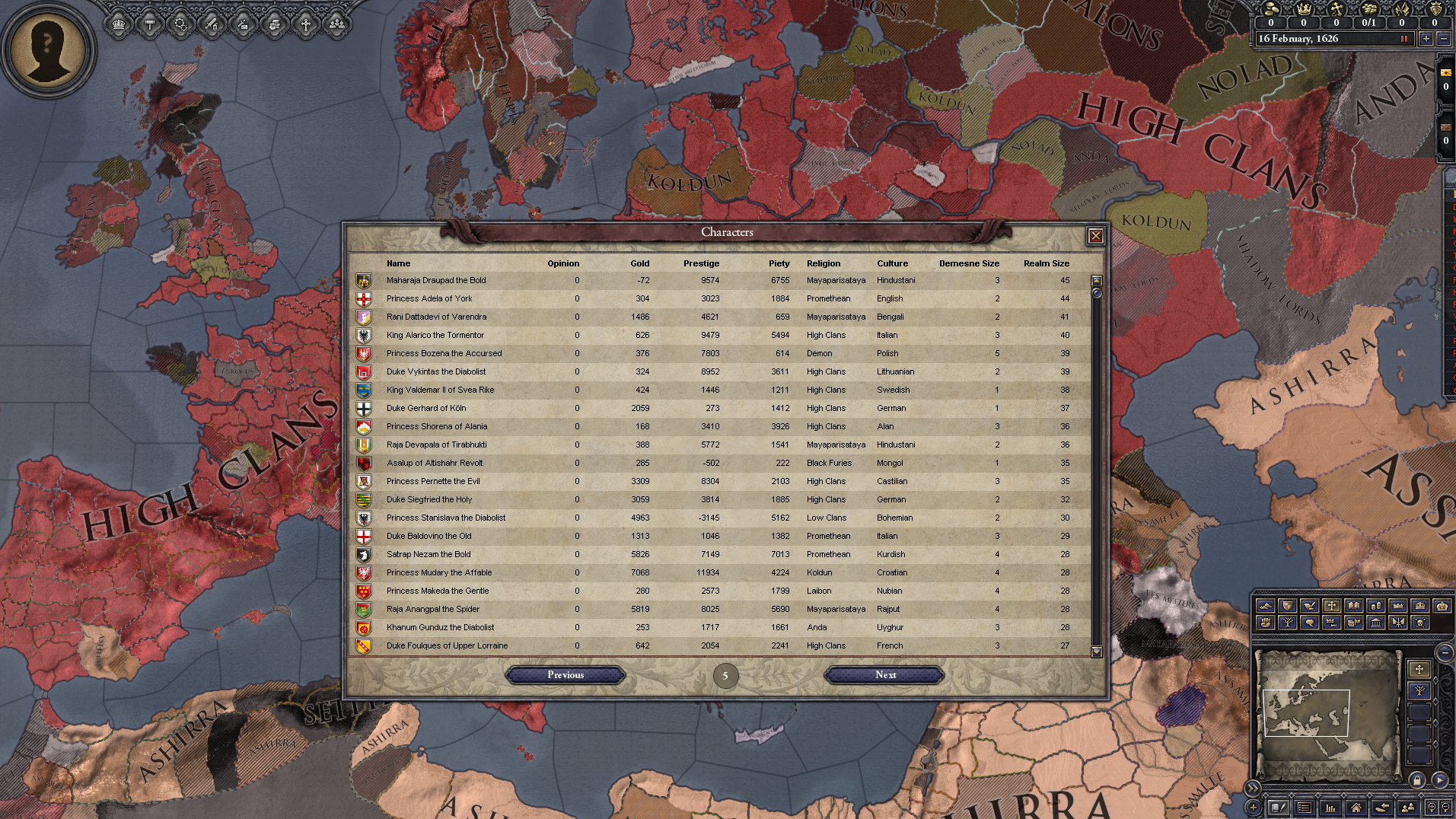Open the Council view with the crown icon
The width and height of the screenshot is (1456, 819).
(x=118, y=24)
